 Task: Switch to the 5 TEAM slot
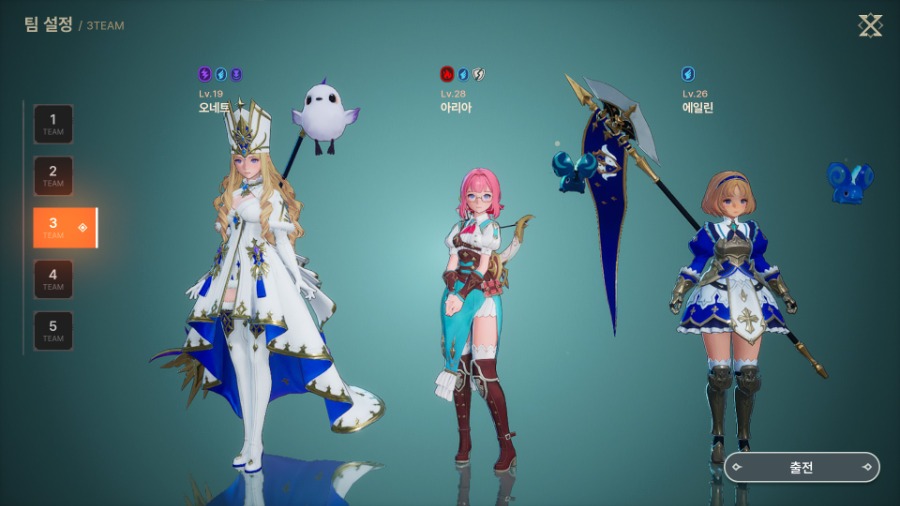(x=53, y=331)
